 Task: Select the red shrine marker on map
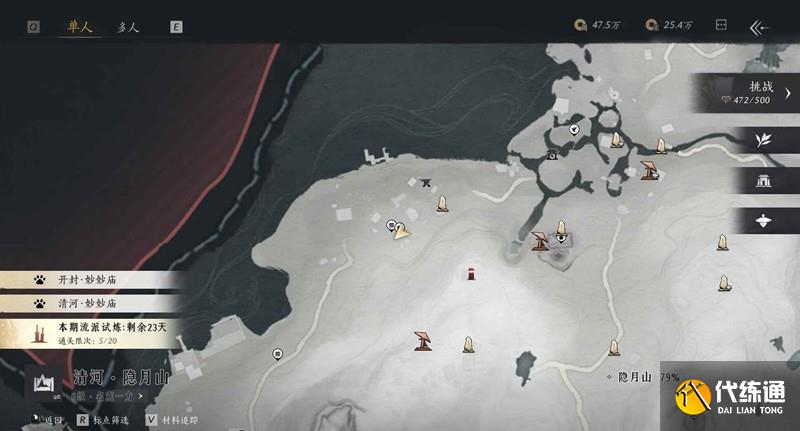click(x=471, y=273)
